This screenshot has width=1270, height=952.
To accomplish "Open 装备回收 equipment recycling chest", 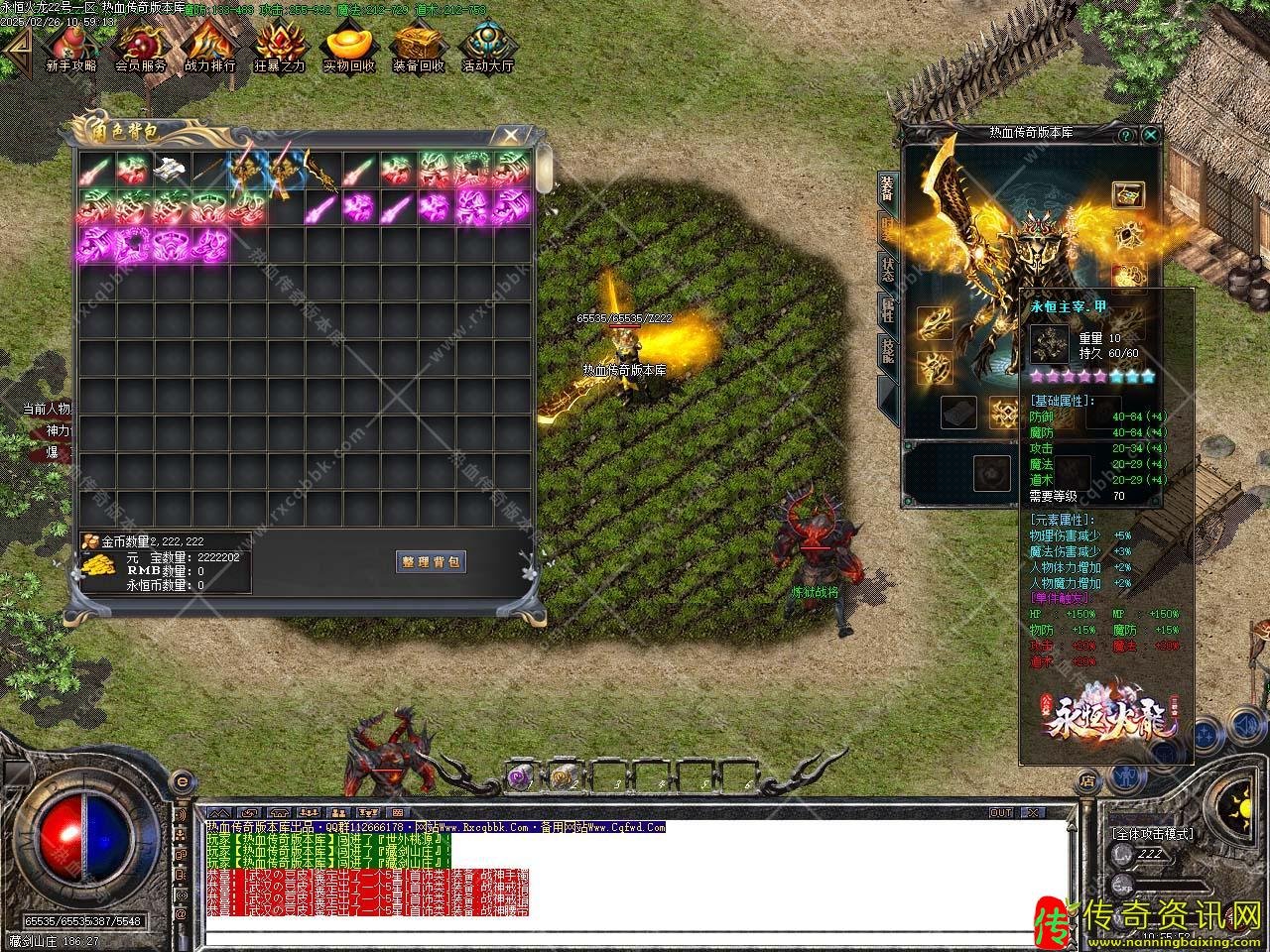I will point(418,47).
